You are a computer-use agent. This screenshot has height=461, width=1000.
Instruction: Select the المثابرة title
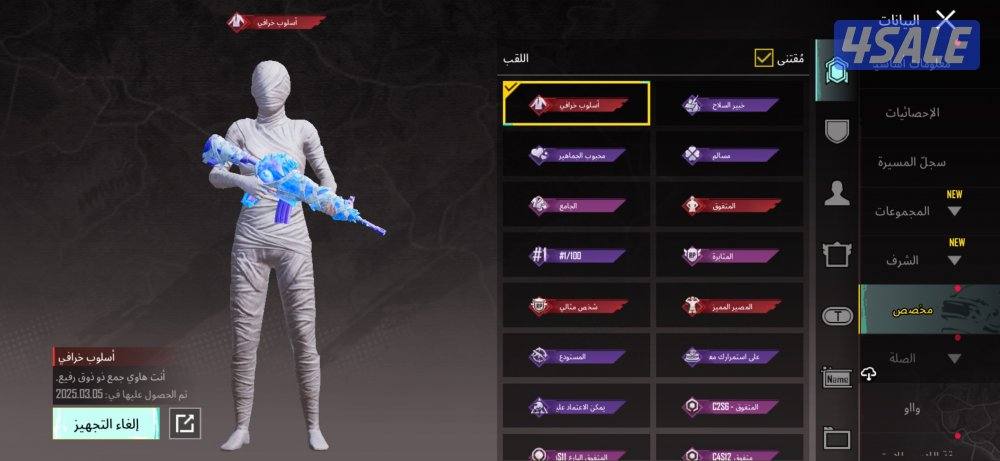pyautogui.click(x=731, y=255)
